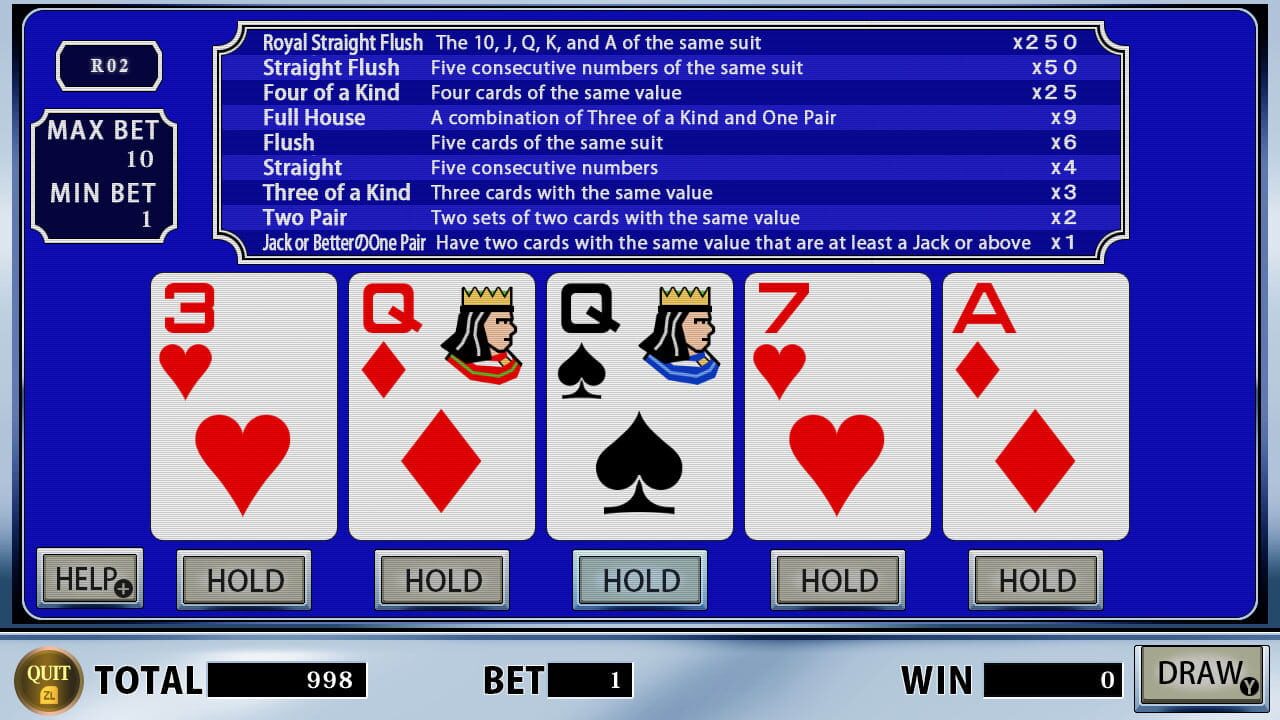This screenshot has width=1280, height=720.
Task: Click HOLD beneath the Queen of Spades
Action: pos(639,580)
